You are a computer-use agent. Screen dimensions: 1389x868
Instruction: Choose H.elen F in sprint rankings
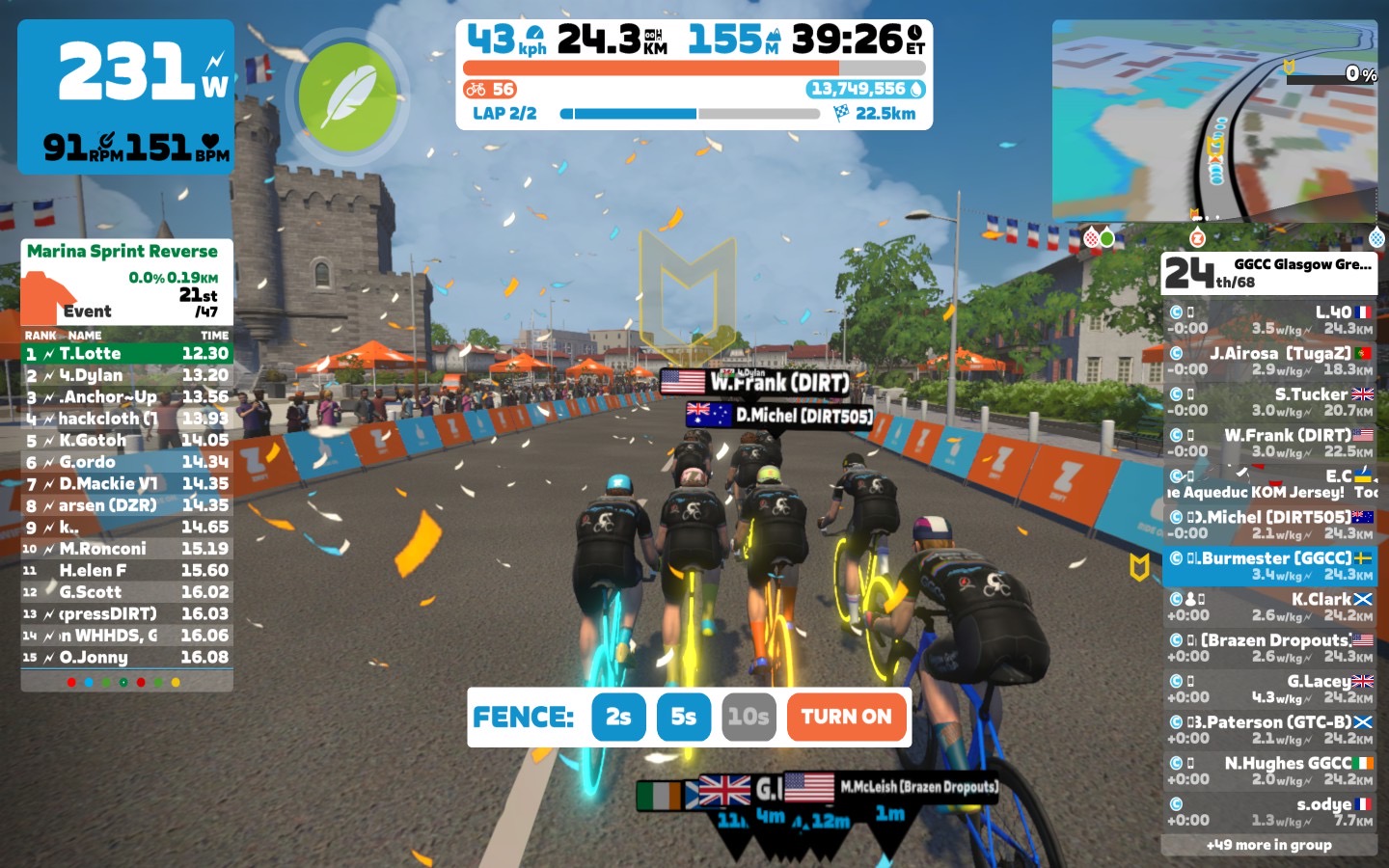127,571
